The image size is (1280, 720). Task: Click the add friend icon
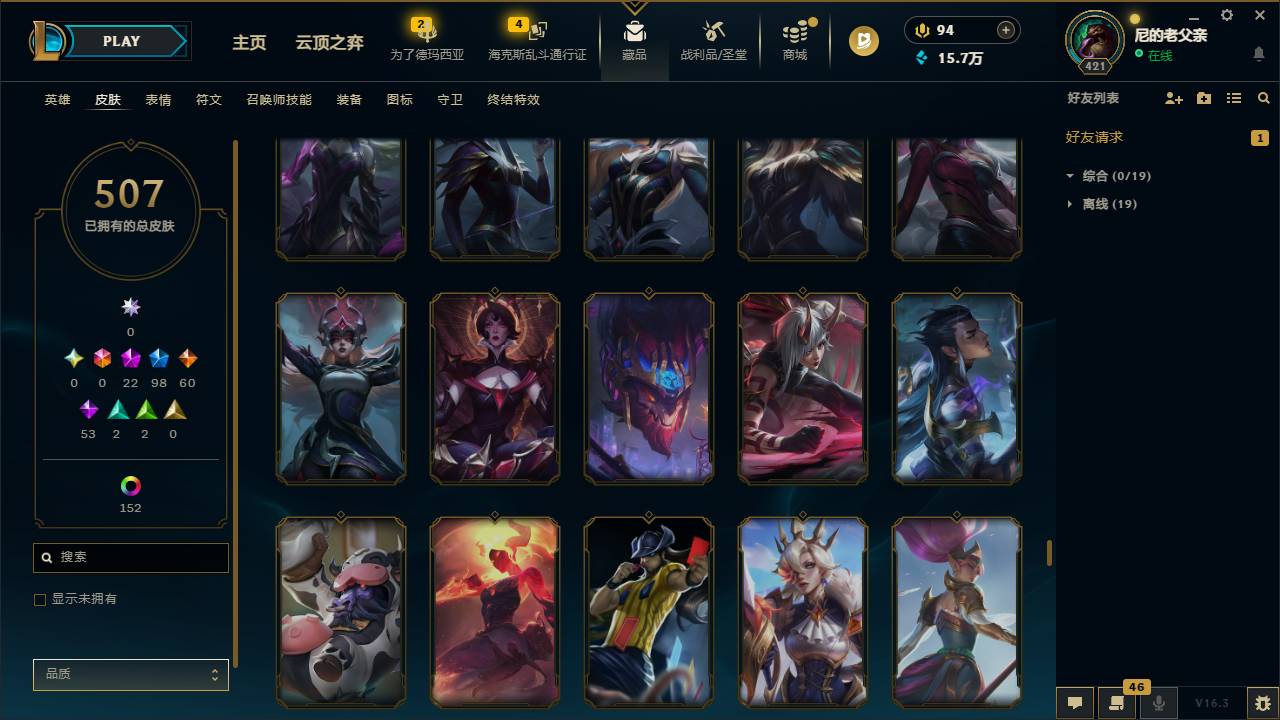(x=1172, y=98)
